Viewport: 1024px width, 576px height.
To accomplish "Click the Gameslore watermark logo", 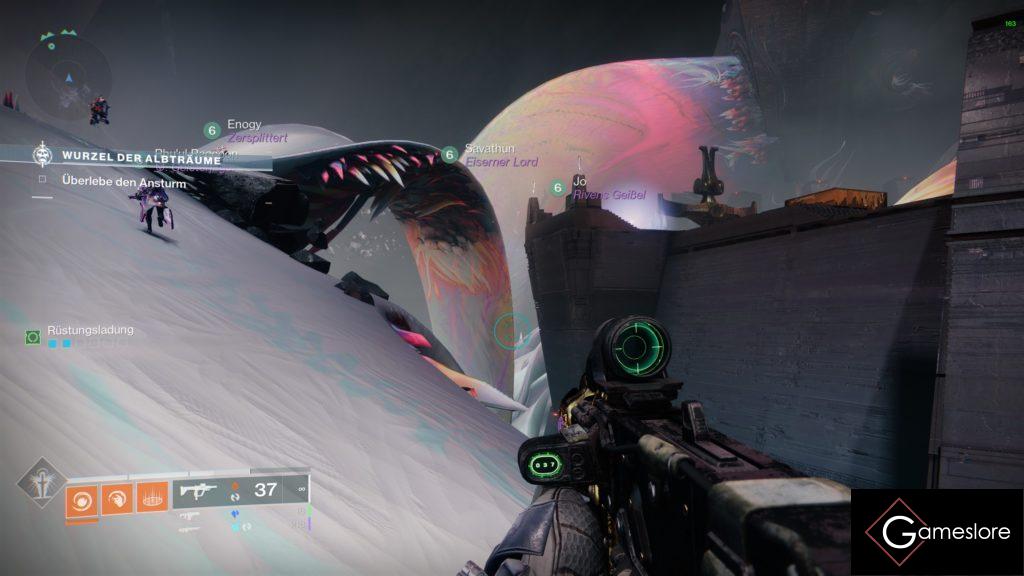I will [x=937, y=532].
